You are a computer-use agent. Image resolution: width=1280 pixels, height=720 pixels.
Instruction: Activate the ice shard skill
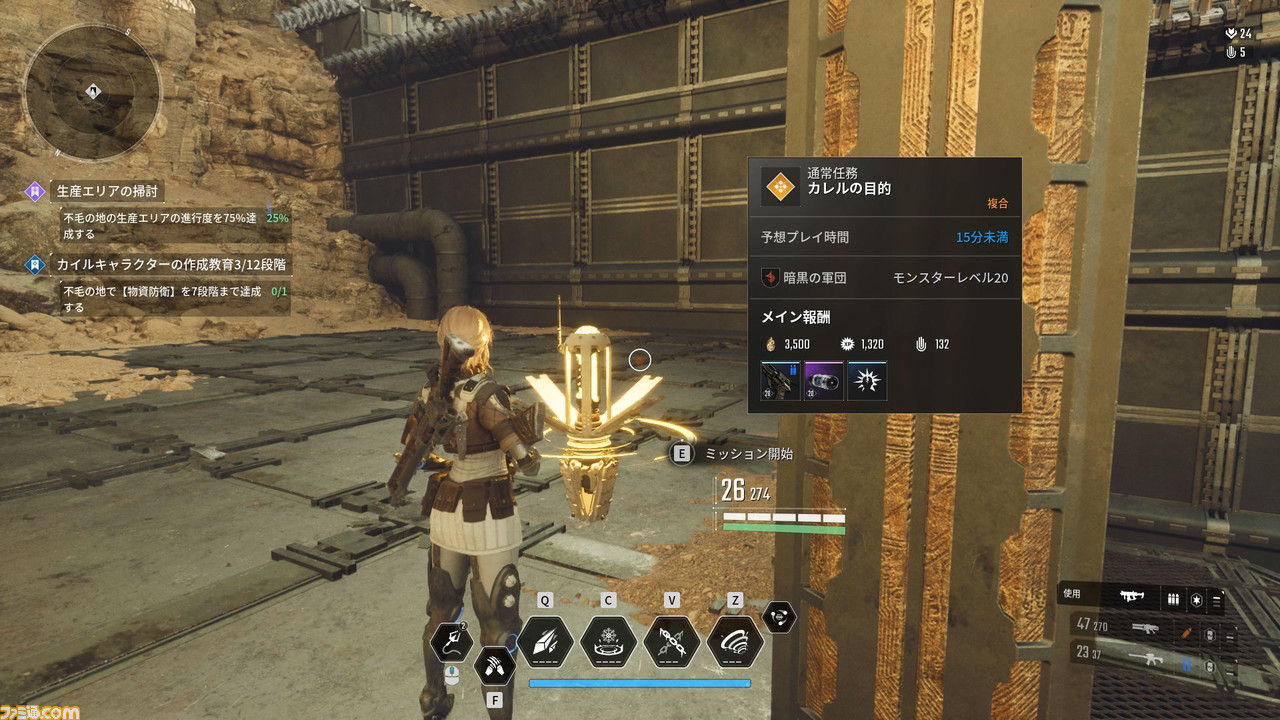click(x=544, y=641)
